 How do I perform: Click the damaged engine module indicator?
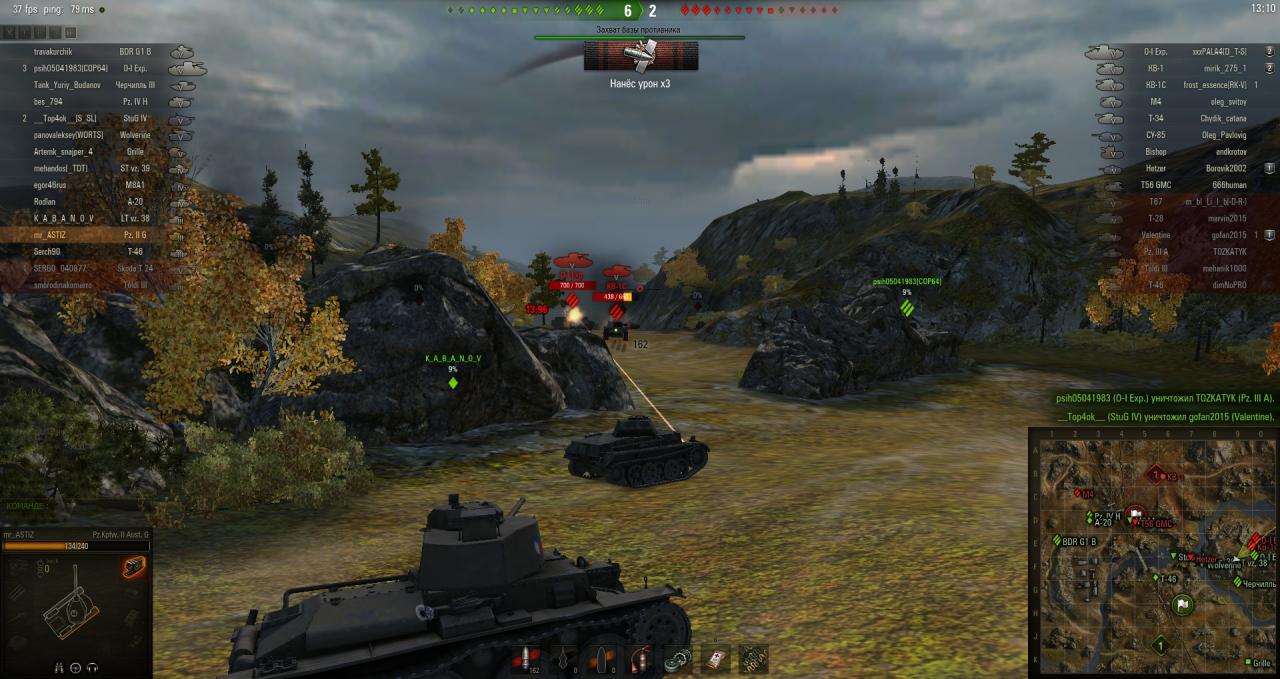pos(134,568)
